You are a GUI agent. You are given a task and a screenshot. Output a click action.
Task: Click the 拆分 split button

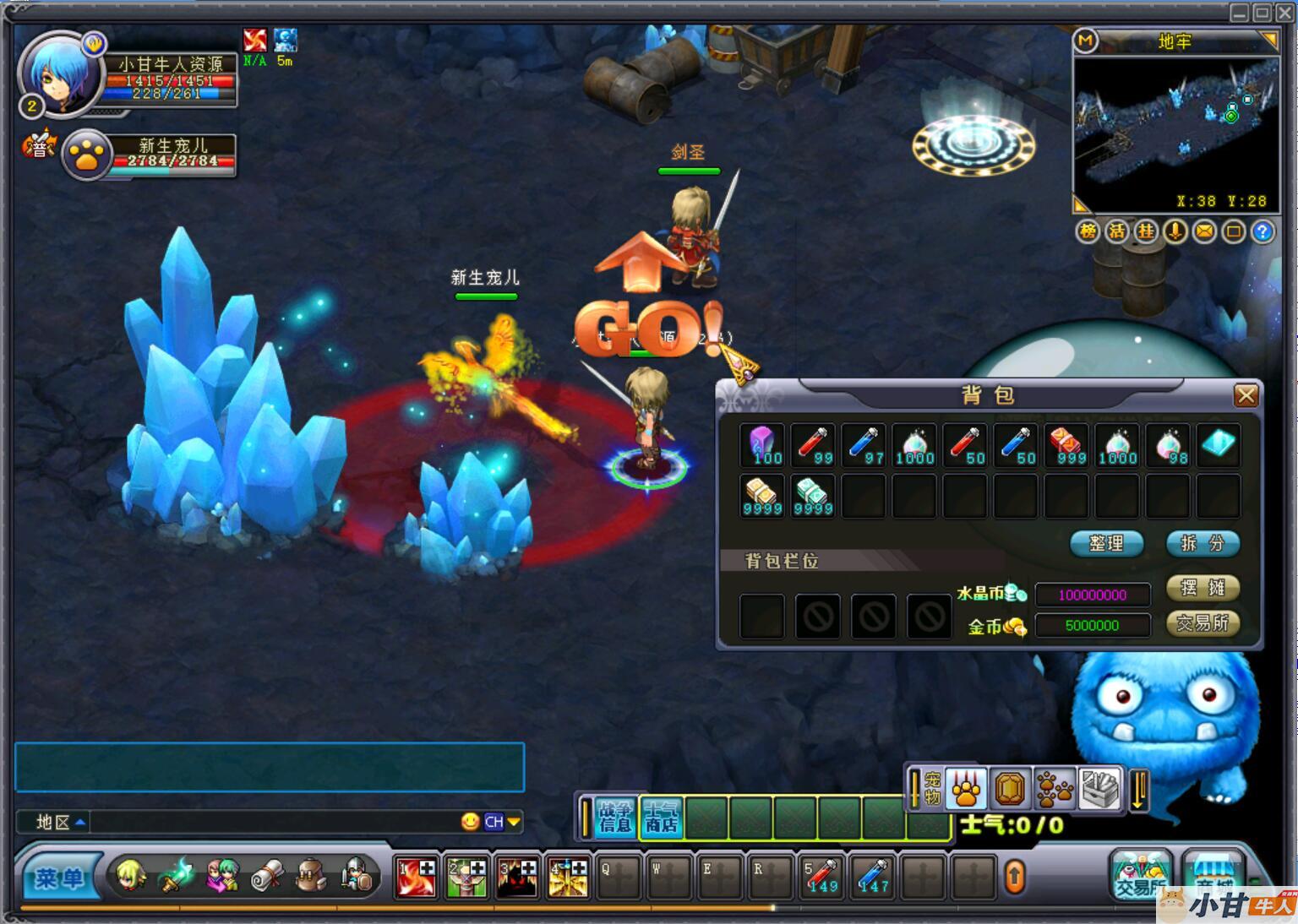click(x=1202, y=543)
